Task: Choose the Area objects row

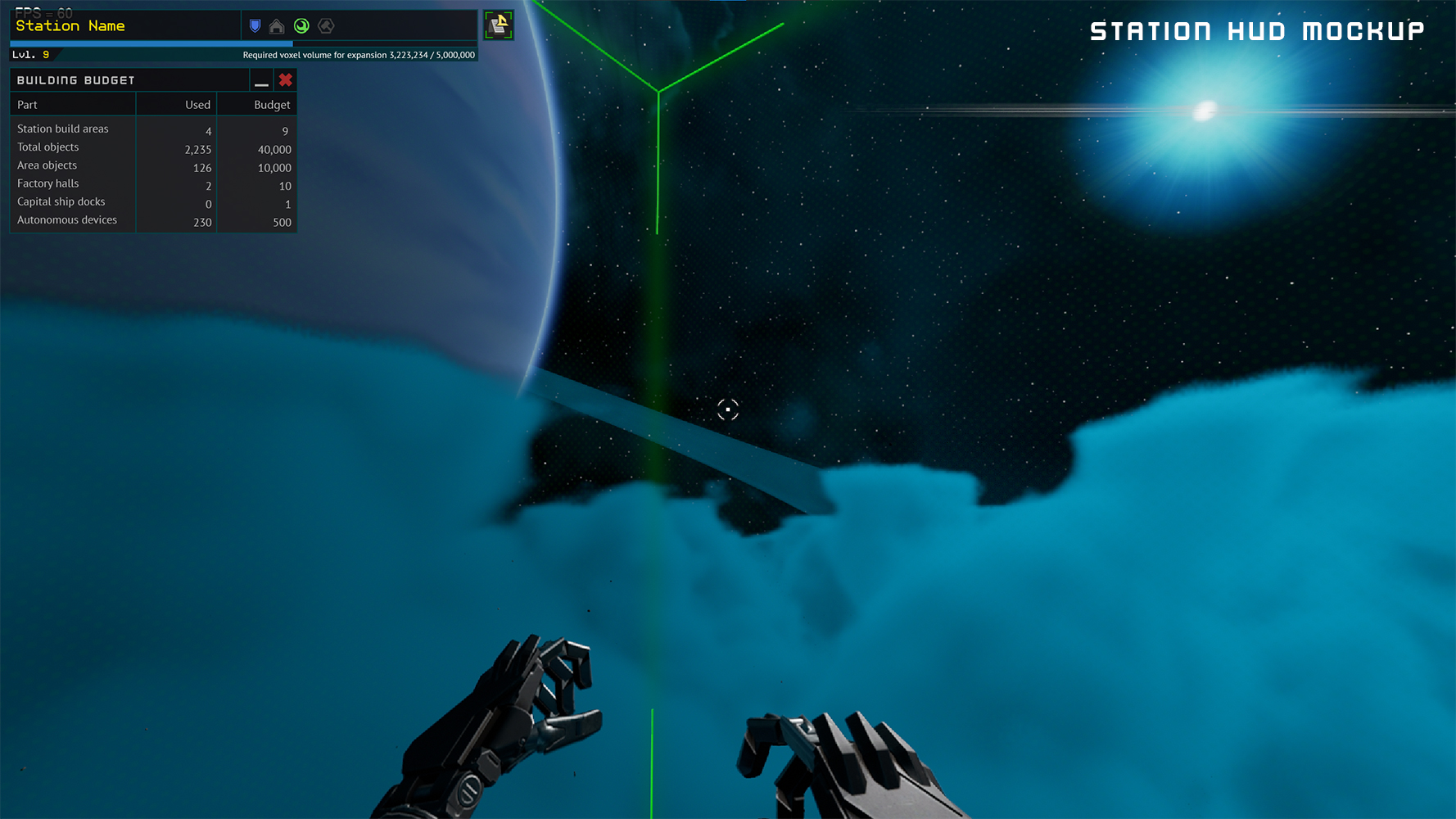Action: (47, 165)
